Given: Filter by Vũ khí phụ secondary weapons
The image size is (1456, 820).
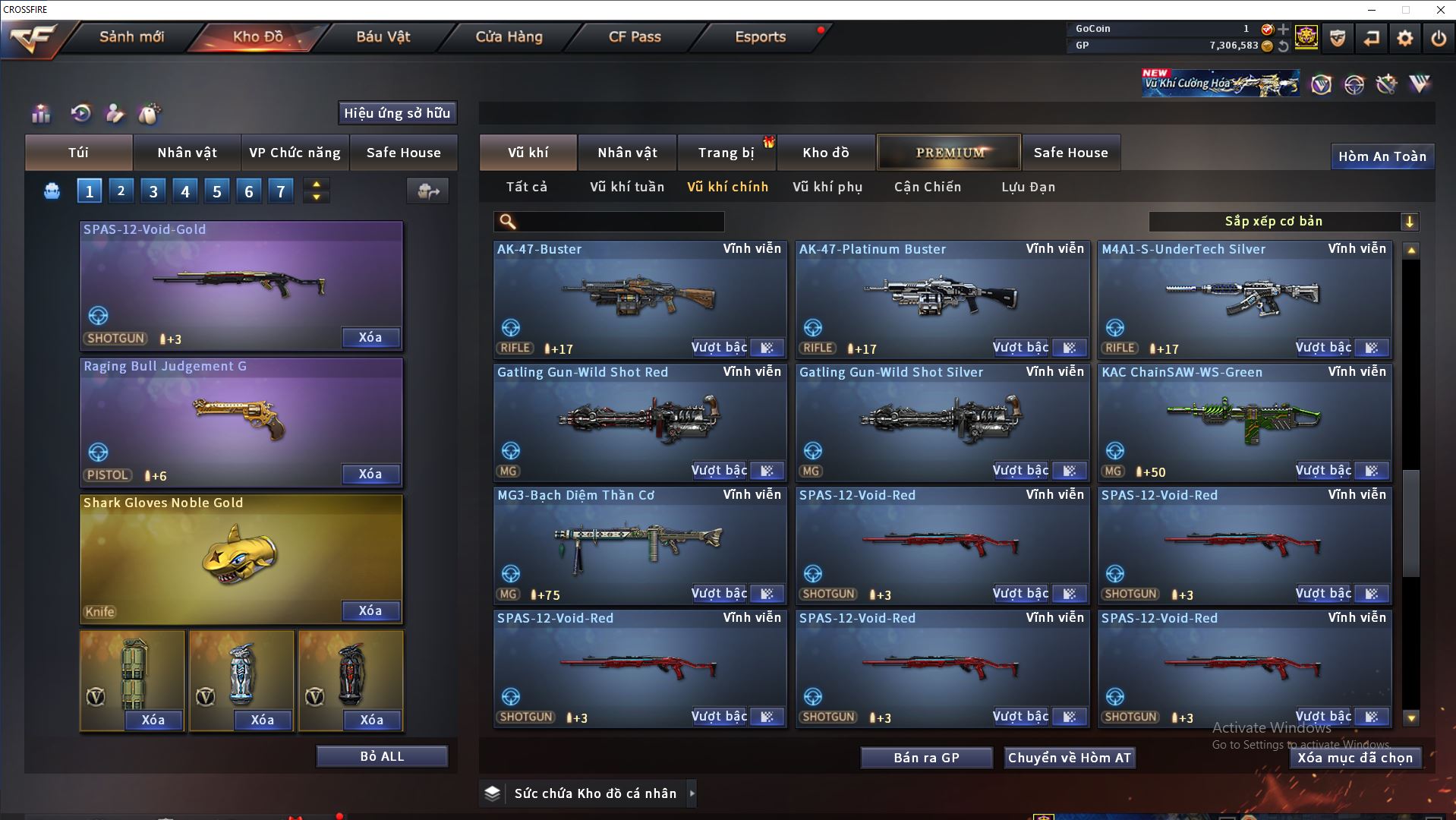Looking at the screenshot, I should point(827,187).
